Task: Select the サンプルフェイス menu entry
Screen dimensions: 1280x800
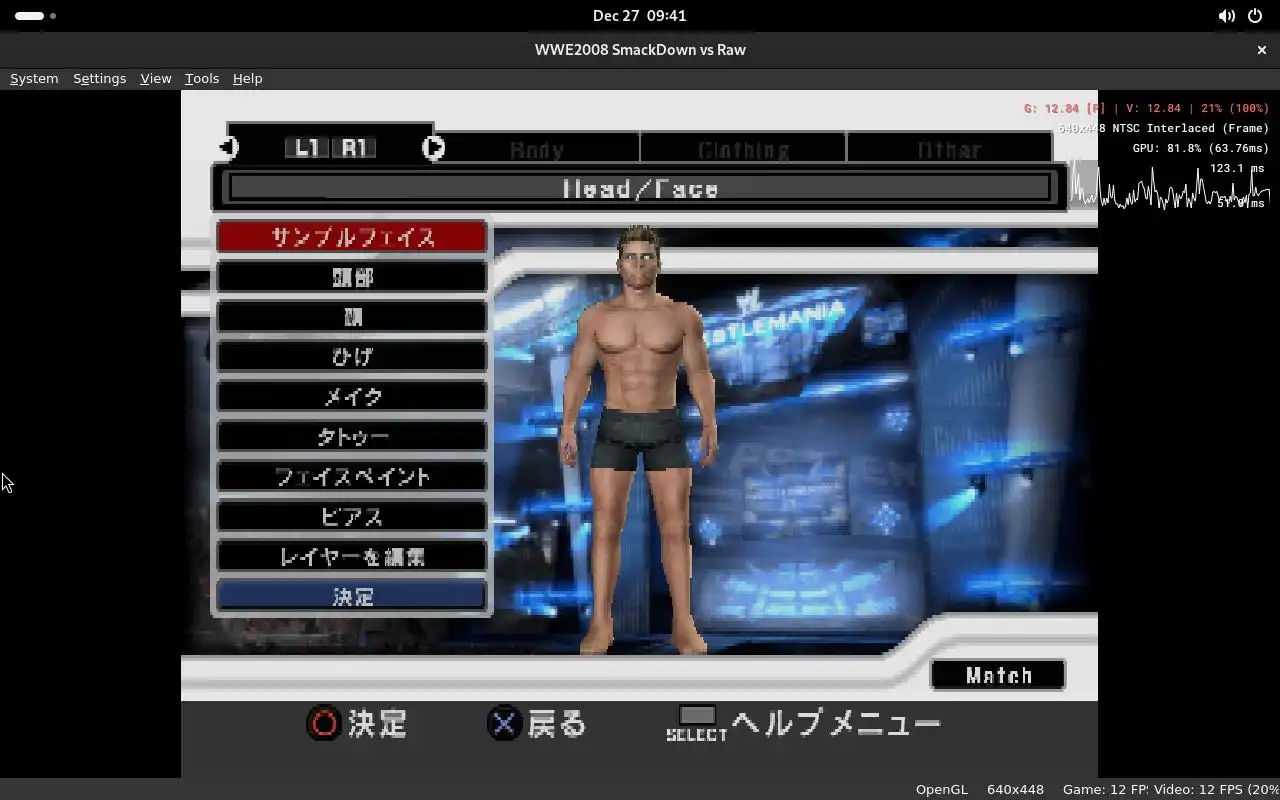Action: point(352,237)
